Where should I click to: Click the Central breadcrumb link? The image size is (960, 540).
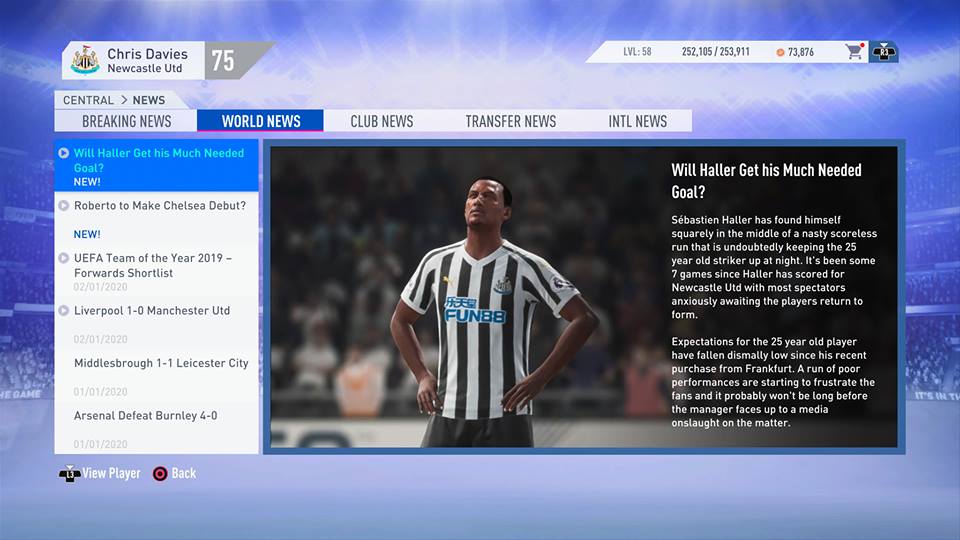pos(88,100)
